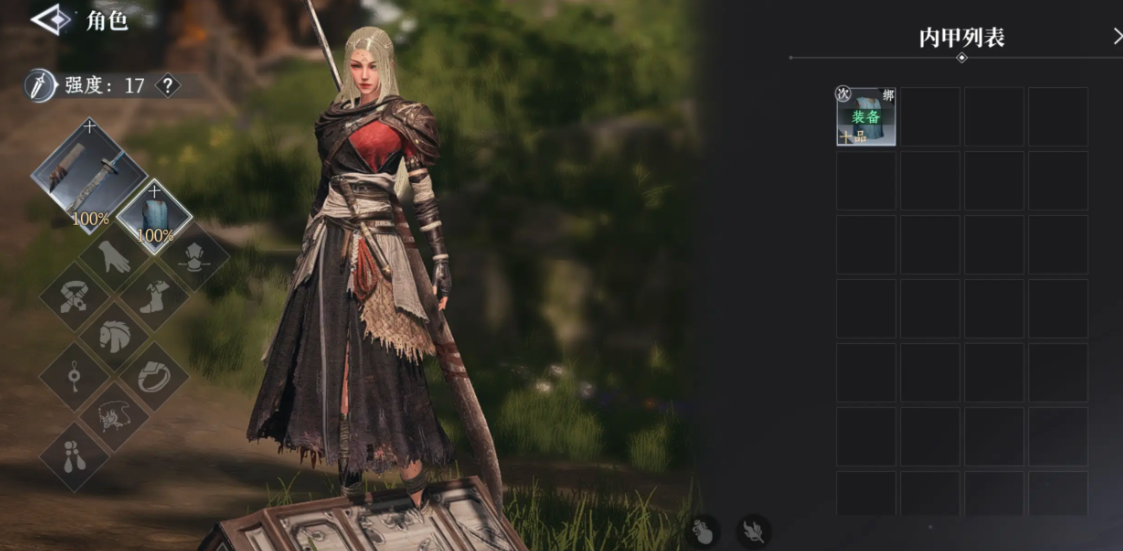The image size is (1123, 551).
Task: Open the 强度 question mark help
Action: (x=168, y=86)
